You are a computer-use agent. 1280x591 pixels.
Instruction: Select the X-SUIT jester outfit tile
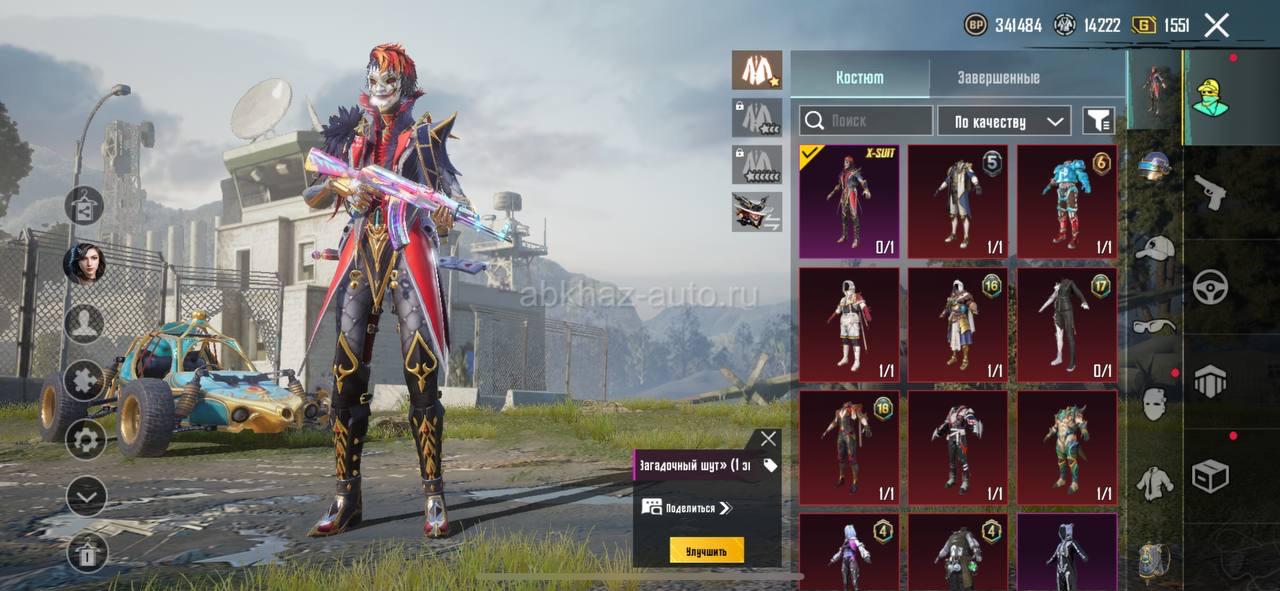pos(849,202)
